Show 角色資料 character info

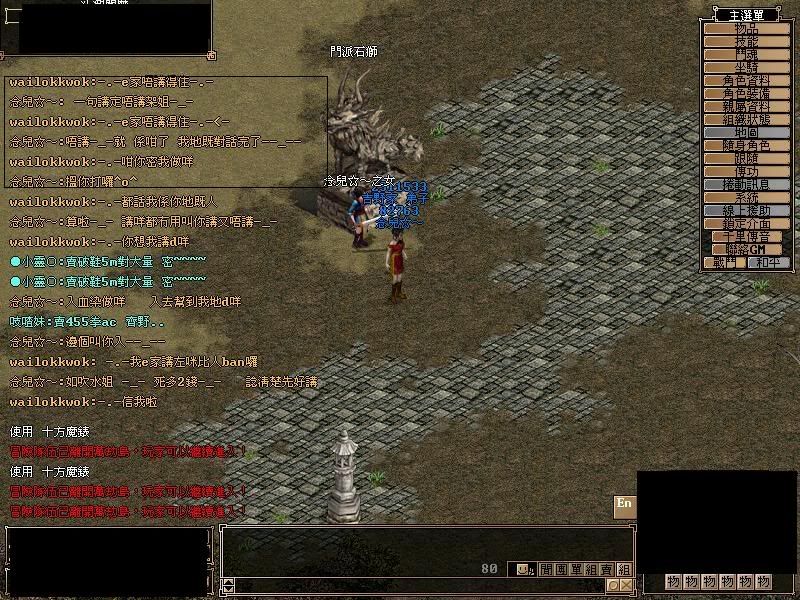[x=747, y=80]
